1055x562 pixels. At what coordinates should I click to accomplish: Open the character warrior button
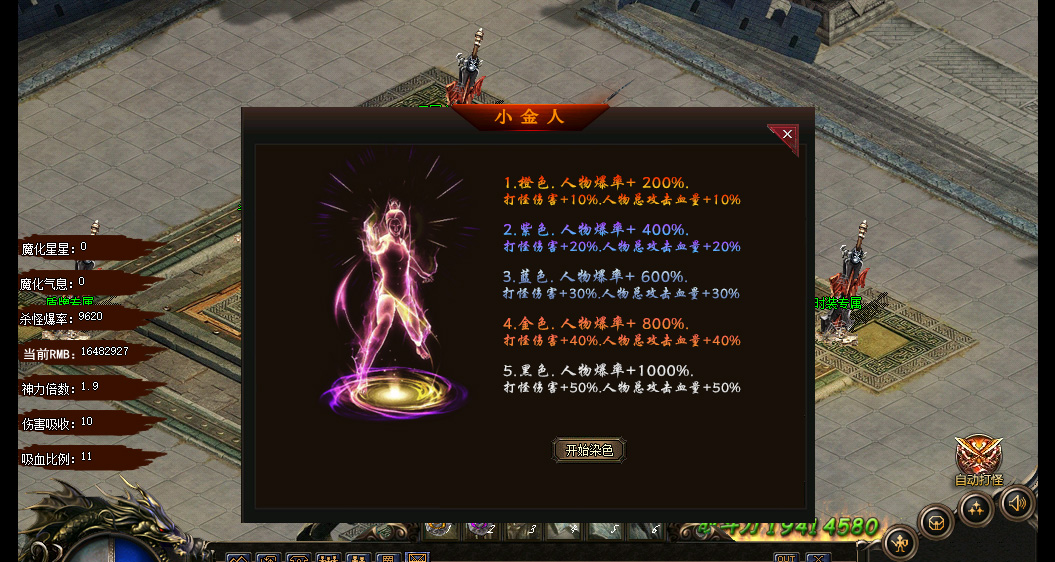click(x=900, y=544)
